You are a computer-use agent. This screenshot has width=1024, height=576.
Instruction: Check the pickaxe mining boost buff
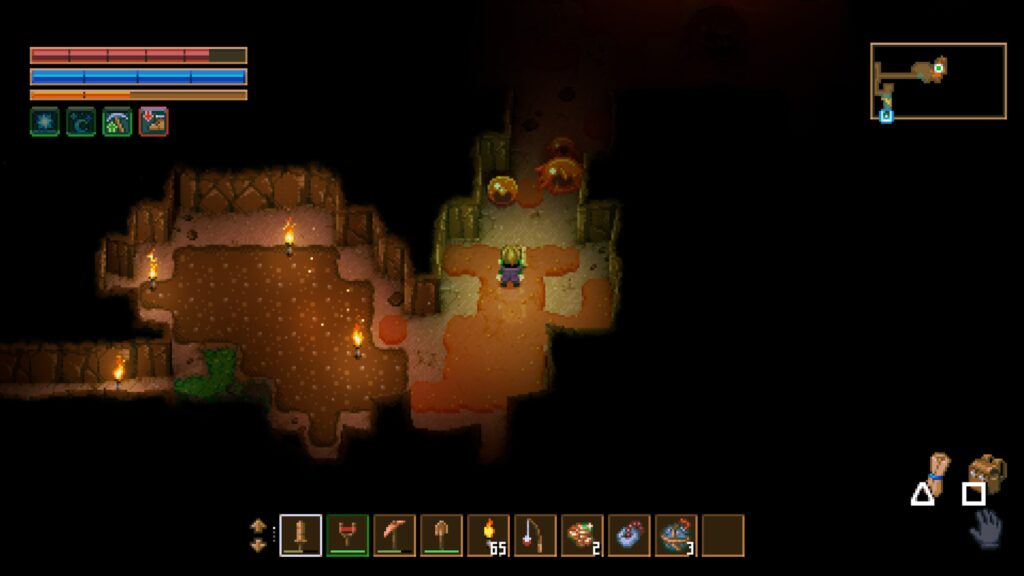click(x=117, y=122)
